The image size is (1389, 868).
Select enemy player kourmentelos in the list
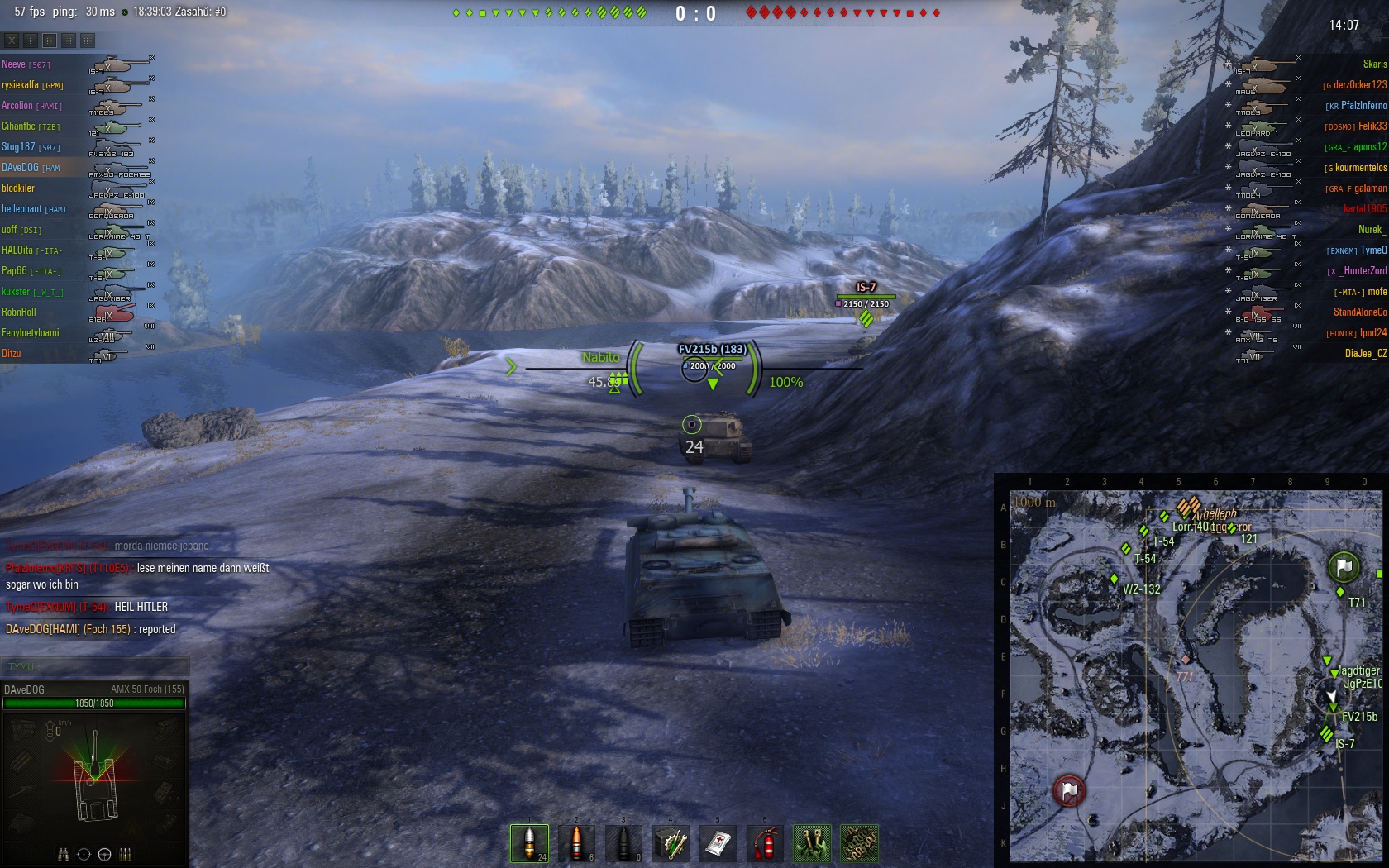coord(1360,167)
